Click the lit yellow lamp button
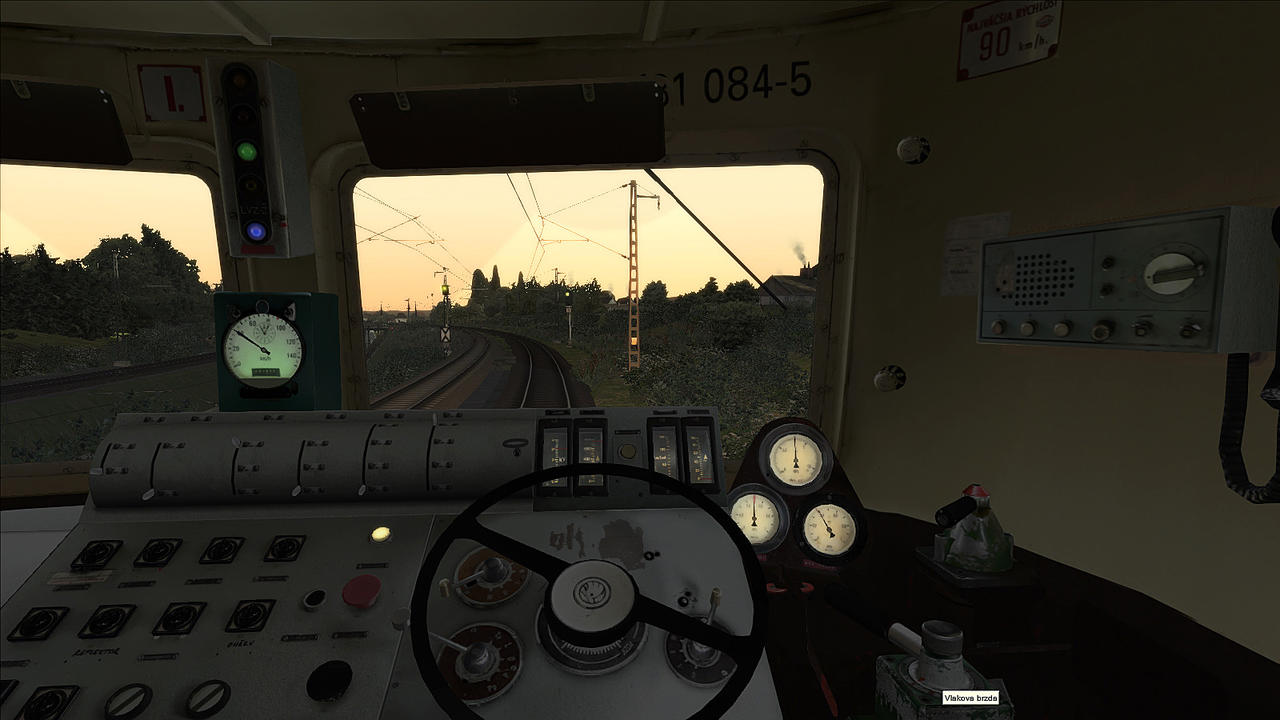This screenshot has width=1280, height=720. (x=380, y=534)
